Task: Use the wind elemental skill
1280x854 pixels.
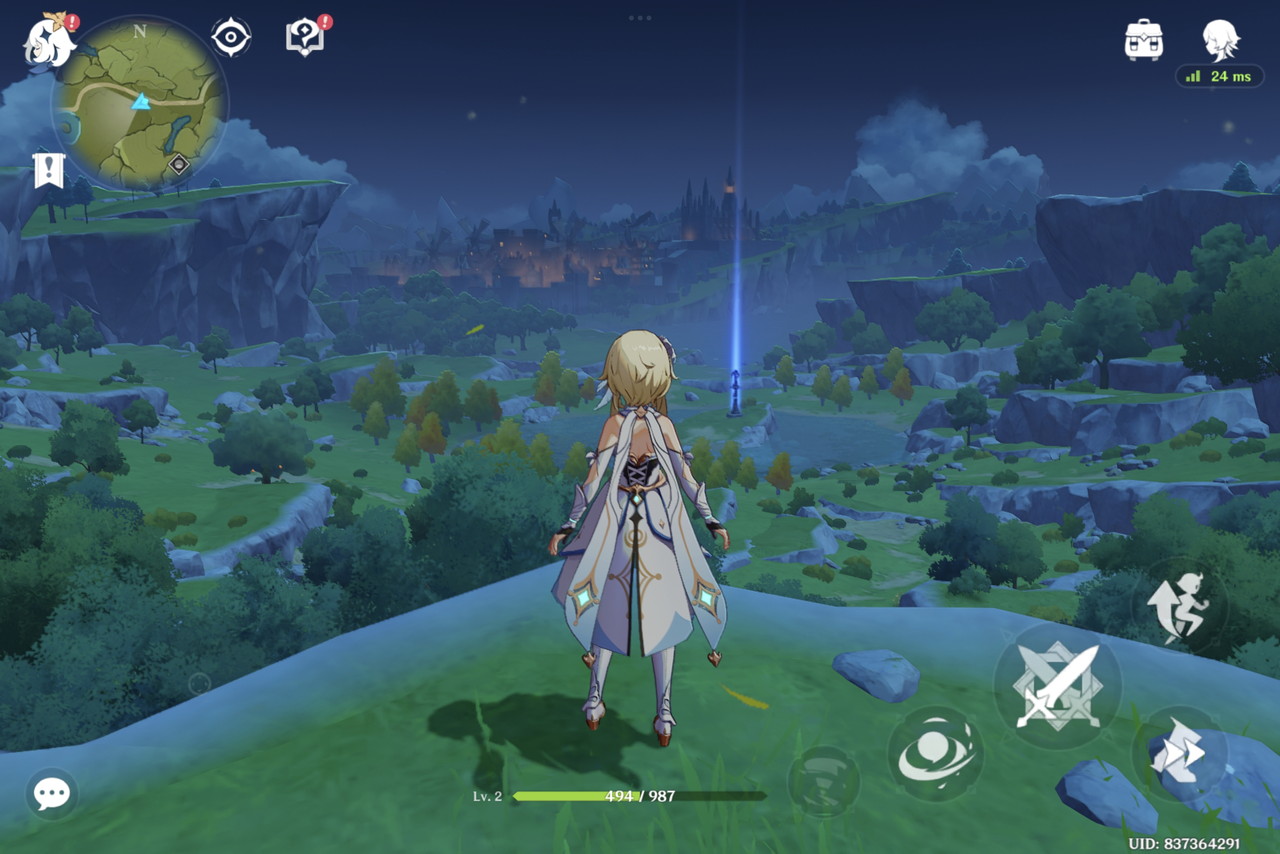Action: pyautogui.click(x=935, y=754)
